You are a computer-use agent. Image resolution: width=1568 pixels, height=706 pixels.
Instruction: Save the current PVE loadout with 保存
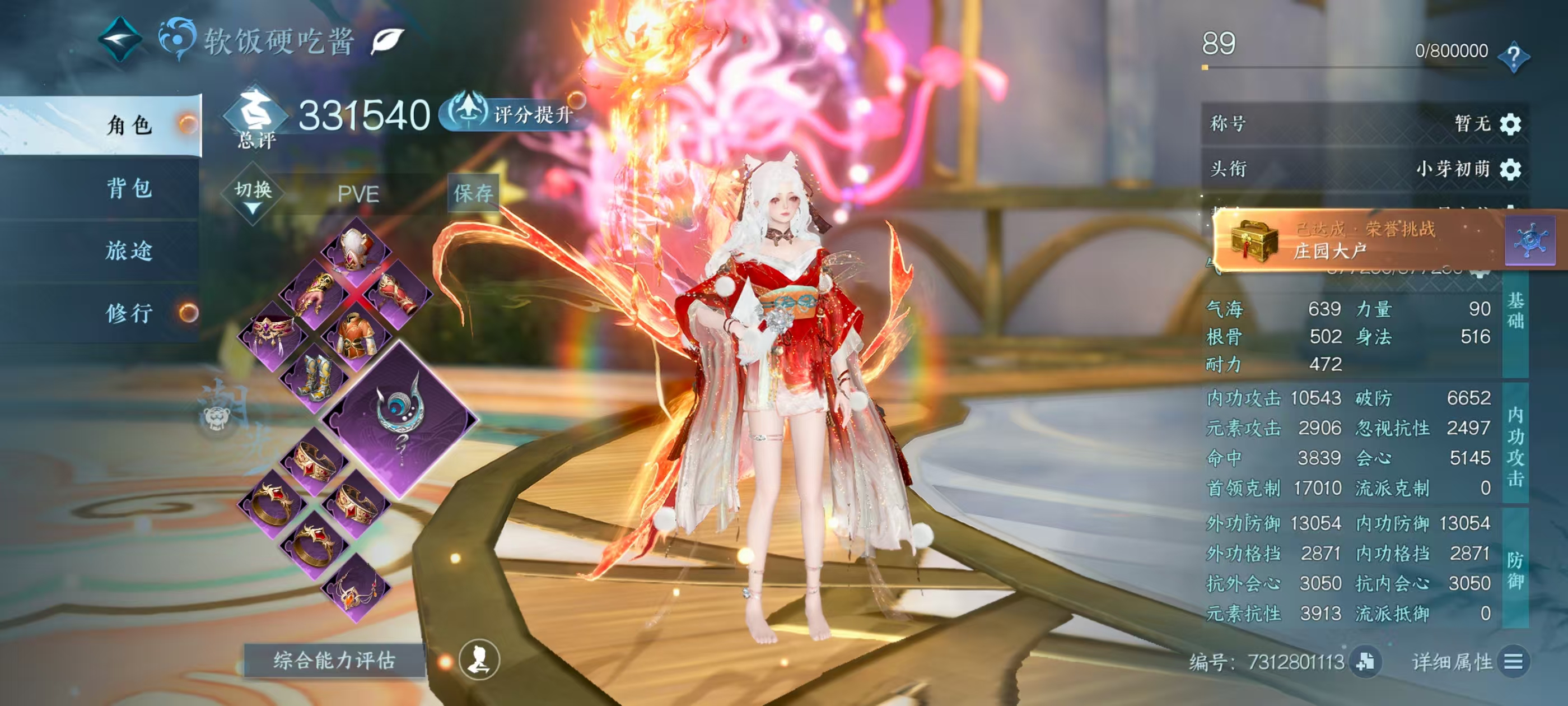click(x=473, y=193)
